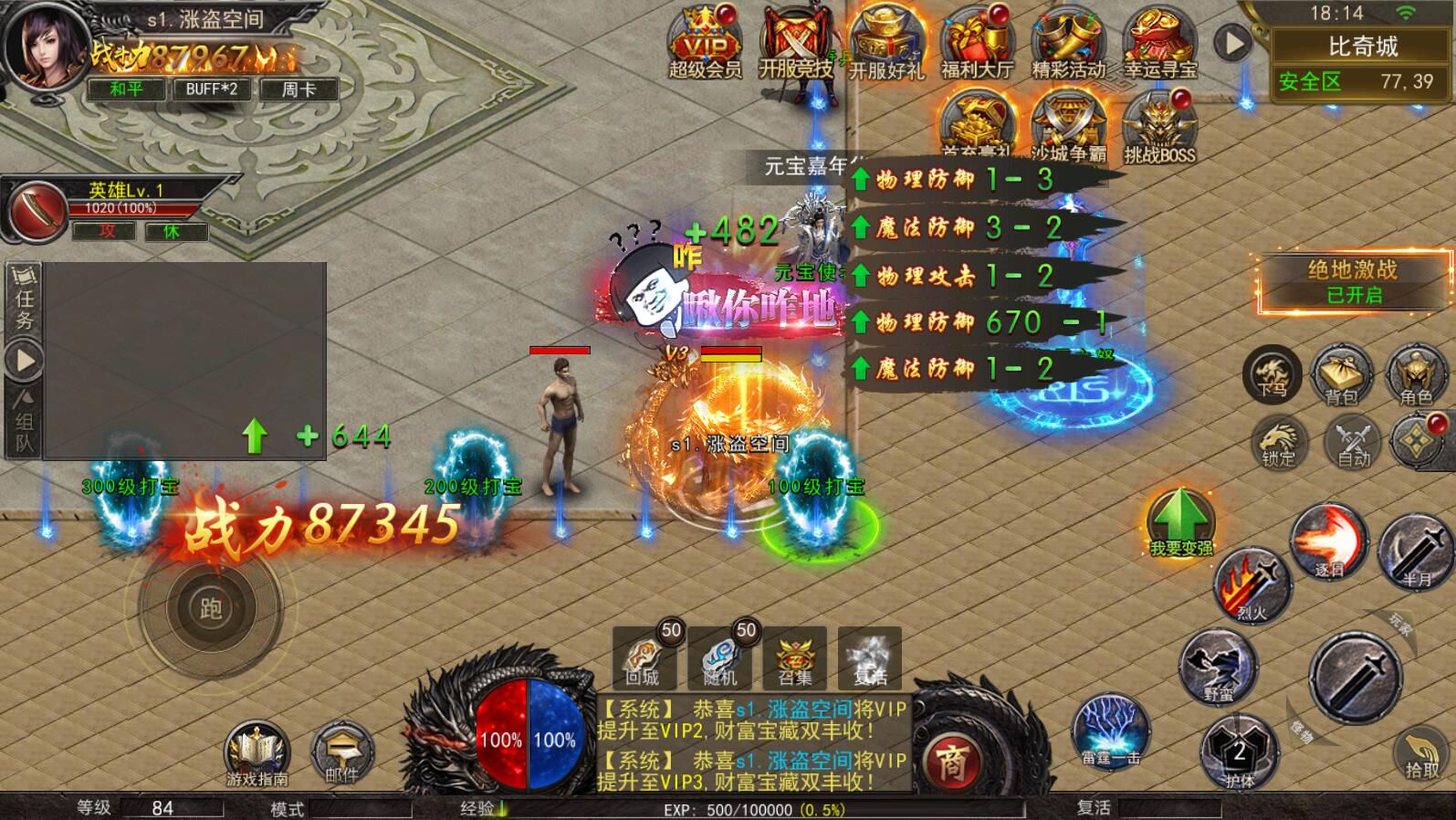Use the 雷霆一击 lightning skill

pyautogui.click(x=1110, y=731)
